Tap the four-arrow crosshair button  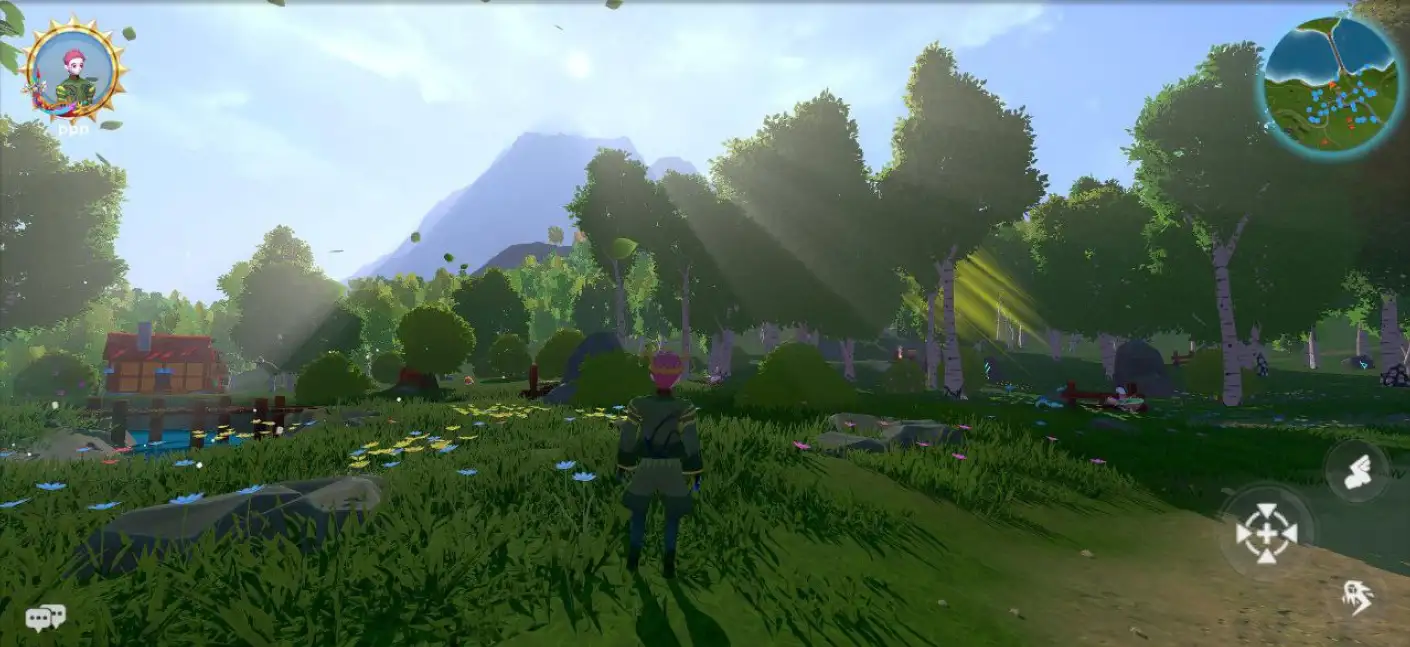pos(1266,533)
